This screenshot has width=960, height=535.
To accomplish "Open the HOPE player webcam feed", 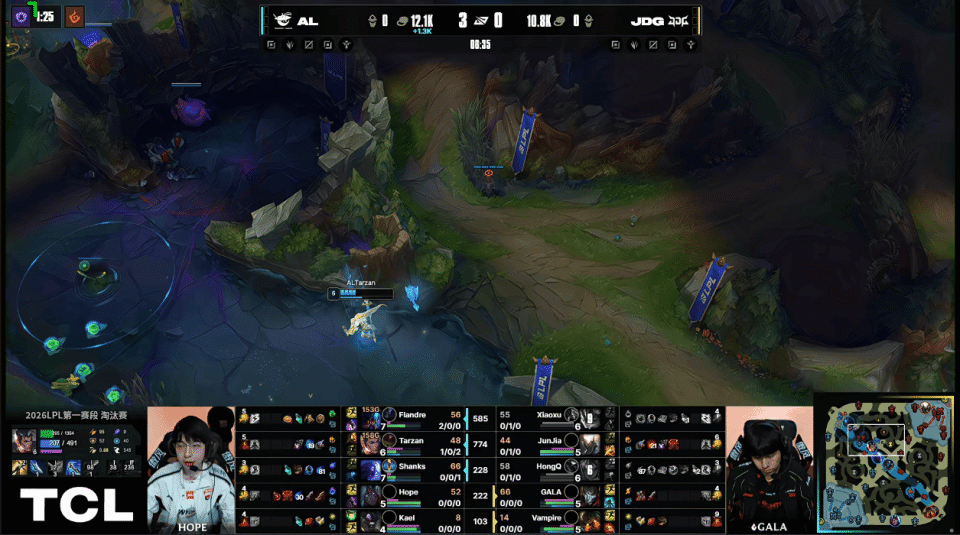I will (x=191, y=468).
